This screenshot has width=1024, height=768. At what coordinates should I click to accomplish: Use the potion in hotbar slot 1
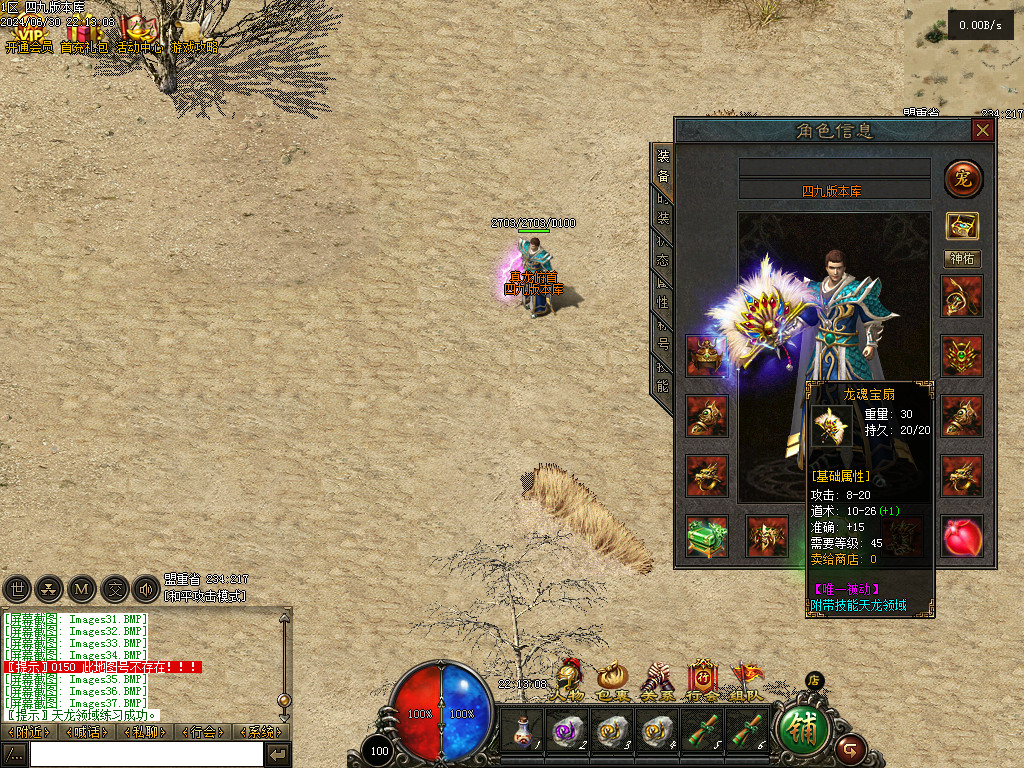[x=521, y=732]
